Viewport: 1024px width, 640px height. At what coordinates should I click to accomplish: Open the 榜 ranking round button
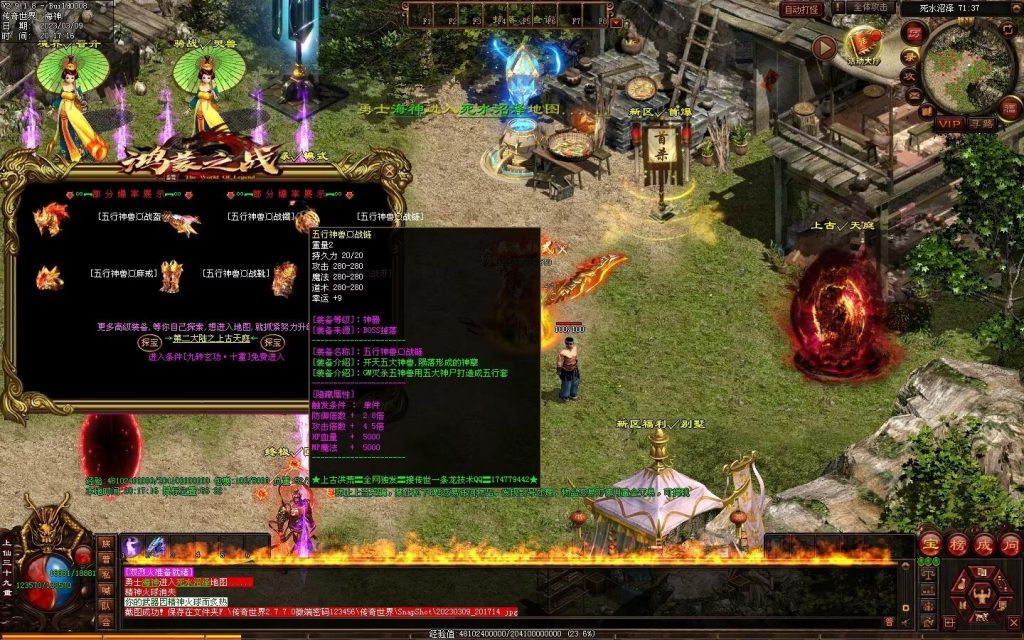point(956,544)
